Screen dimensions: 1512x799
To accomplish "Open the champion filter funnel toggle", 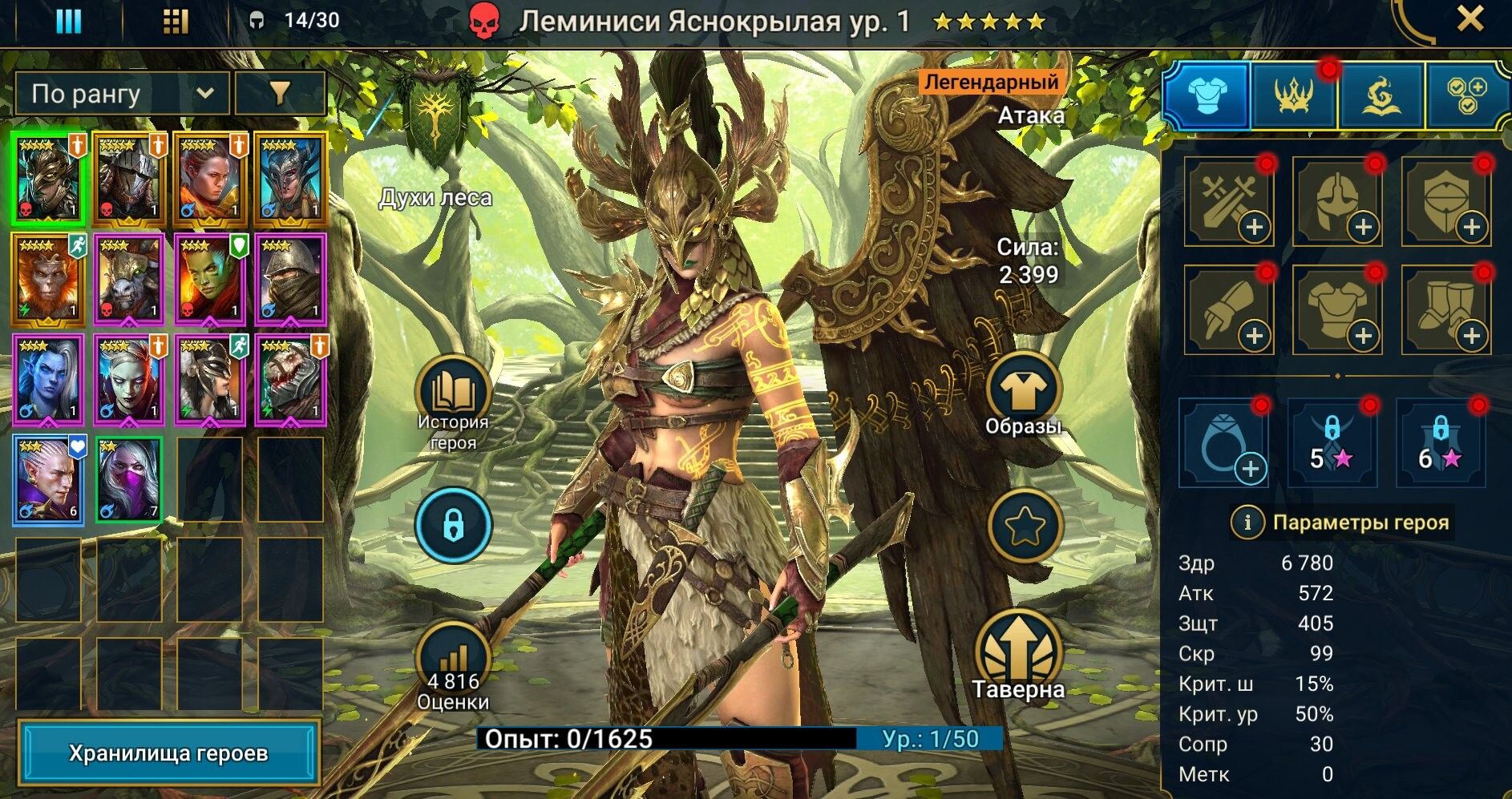I will pos(281,93).
